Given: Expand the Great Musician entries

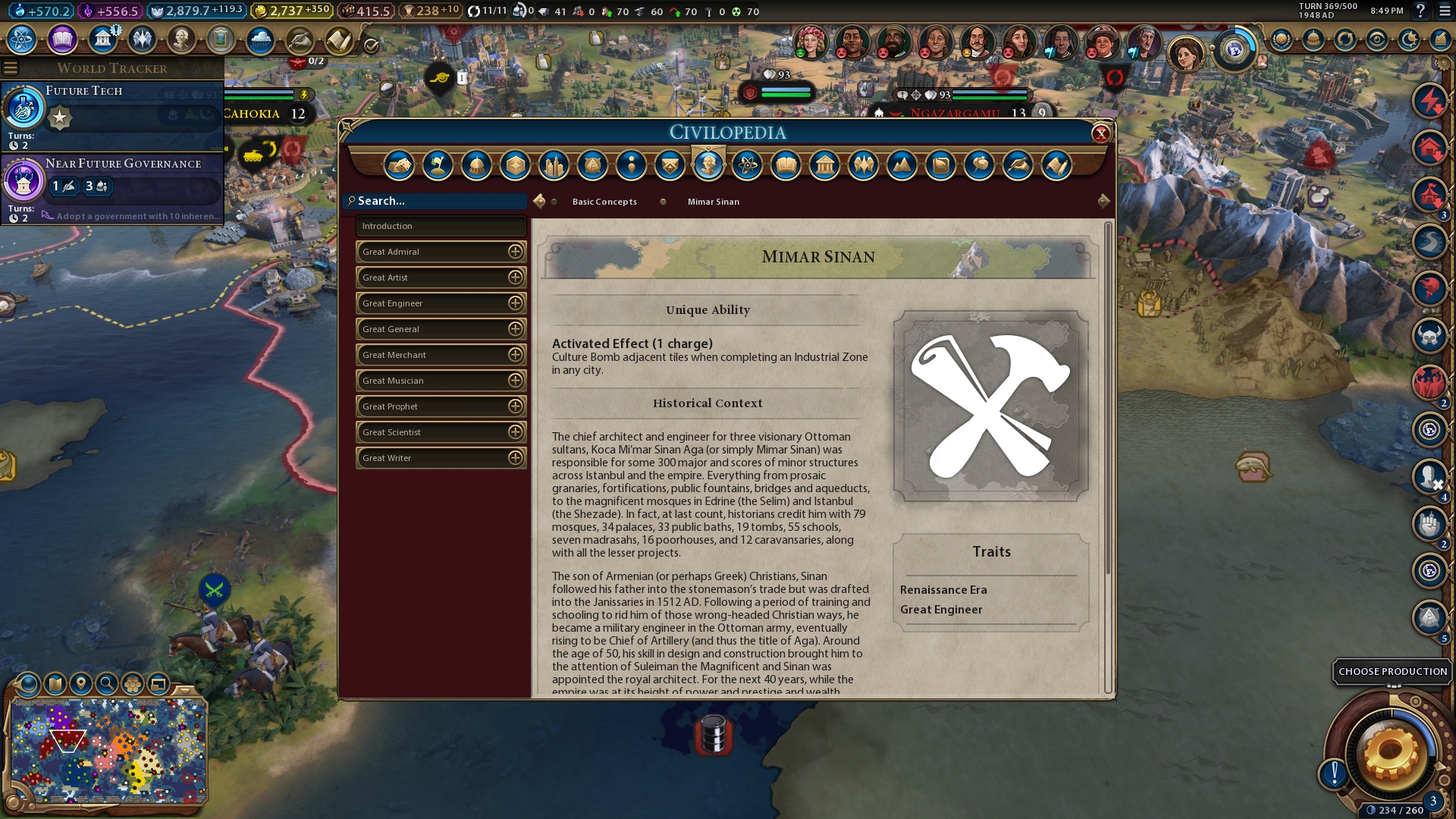Looking at the screenshot, I should [x=516, y=381].
